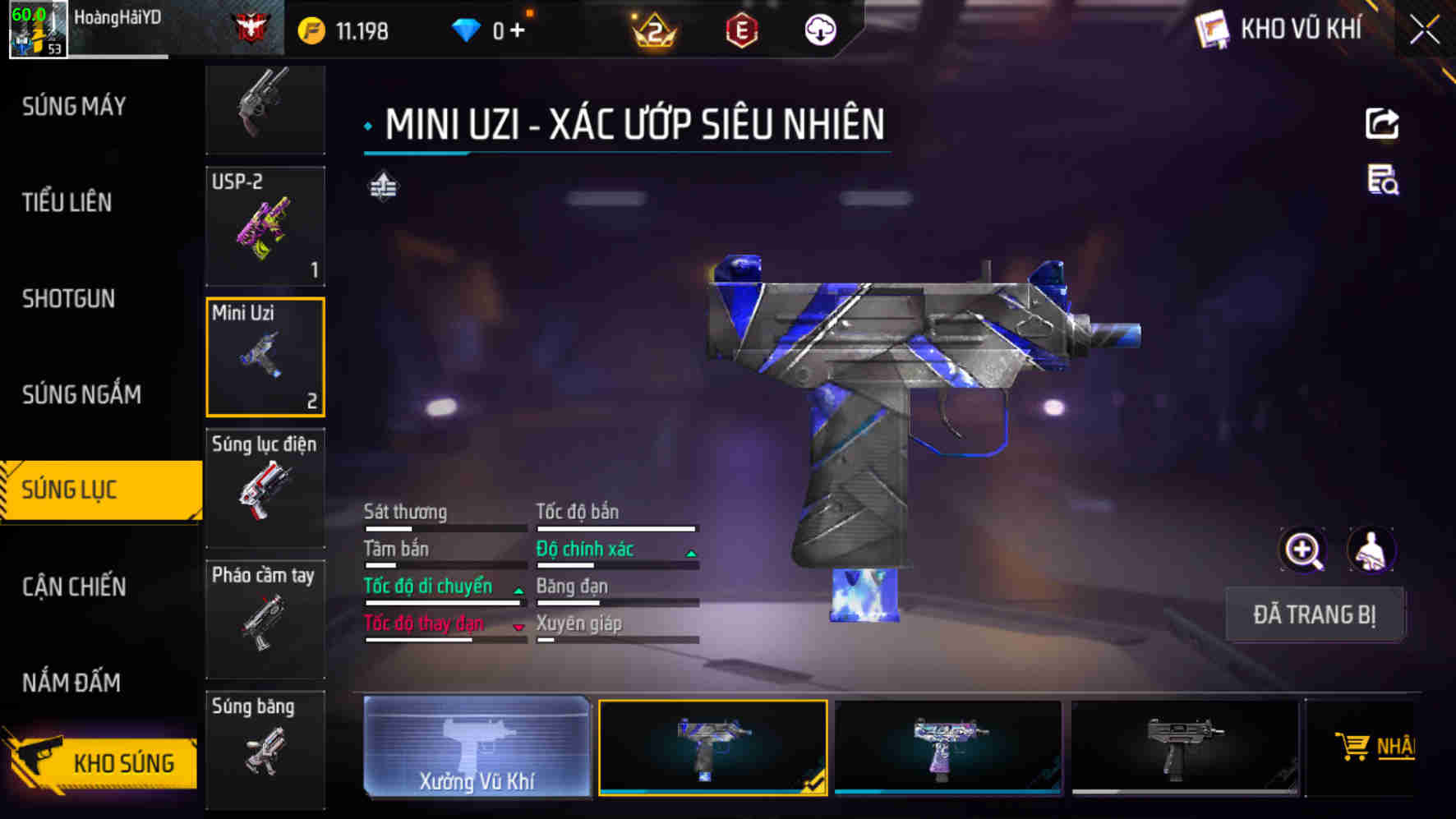Select the USP-2 weapon tile
The width and height of the screenshot is (1456, 819).
(265, 227)
